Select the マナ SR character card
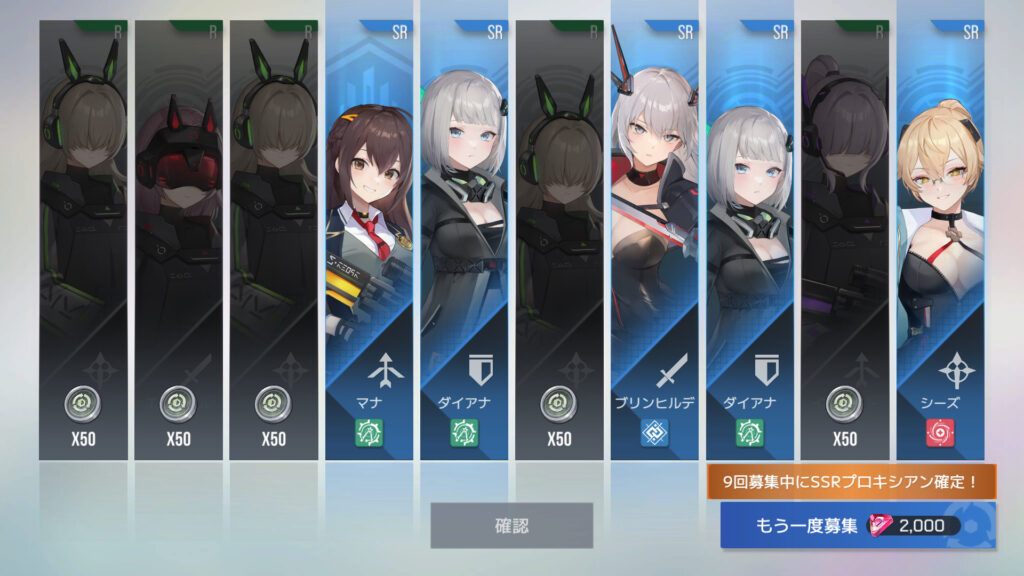Screen dimensions: 1024x576 pyautogui.click(x=368, y=240)
